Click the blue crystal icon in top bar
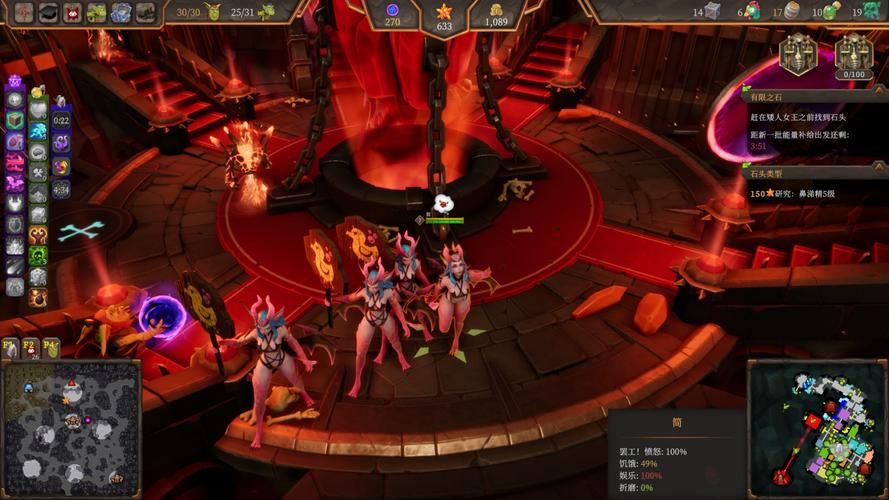The height and width of the screenshot is (500, 889). point(121,12)
